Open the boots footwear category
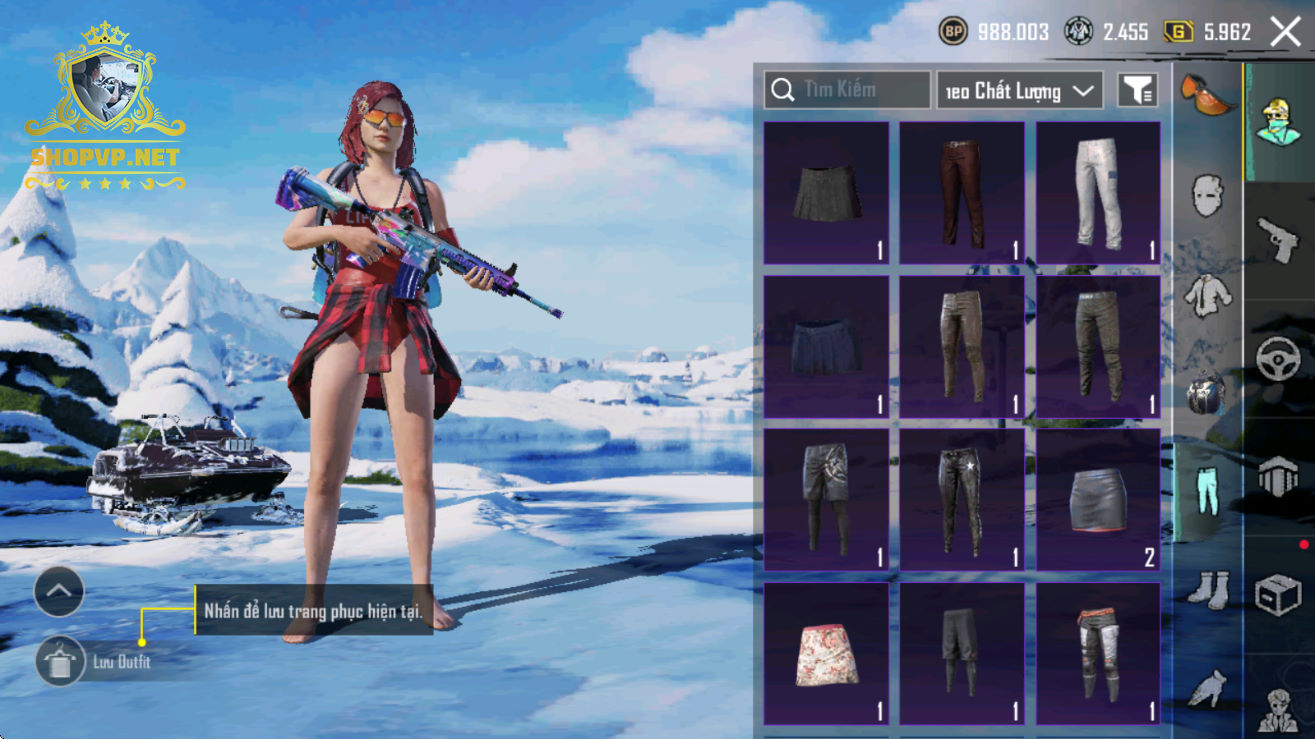 (1207, 588)
